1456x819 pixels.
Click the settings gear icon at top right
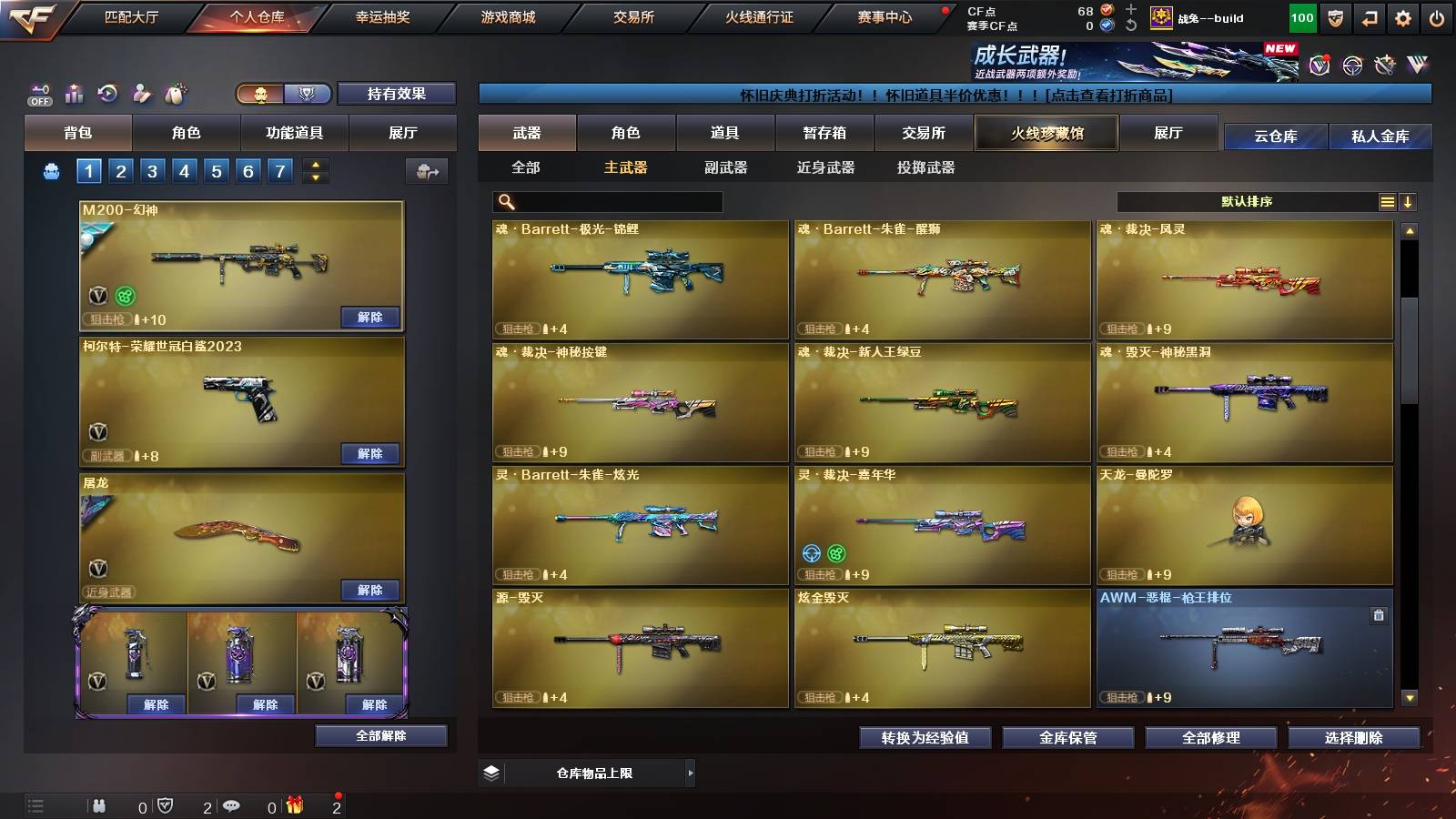click(1403, 18)
